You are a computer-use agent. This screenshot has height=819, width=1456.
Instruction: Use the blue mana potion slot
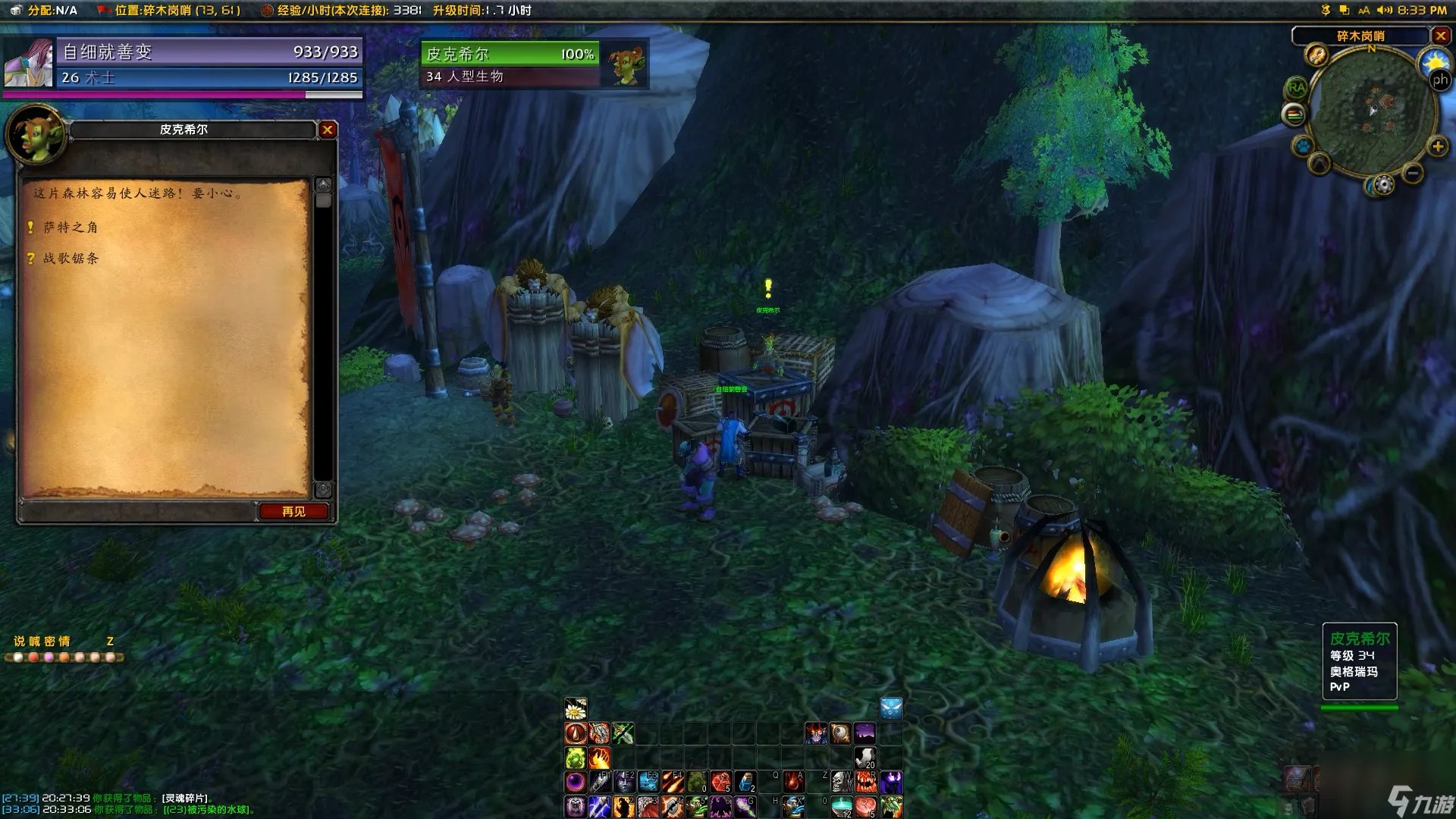click(745, 782)
